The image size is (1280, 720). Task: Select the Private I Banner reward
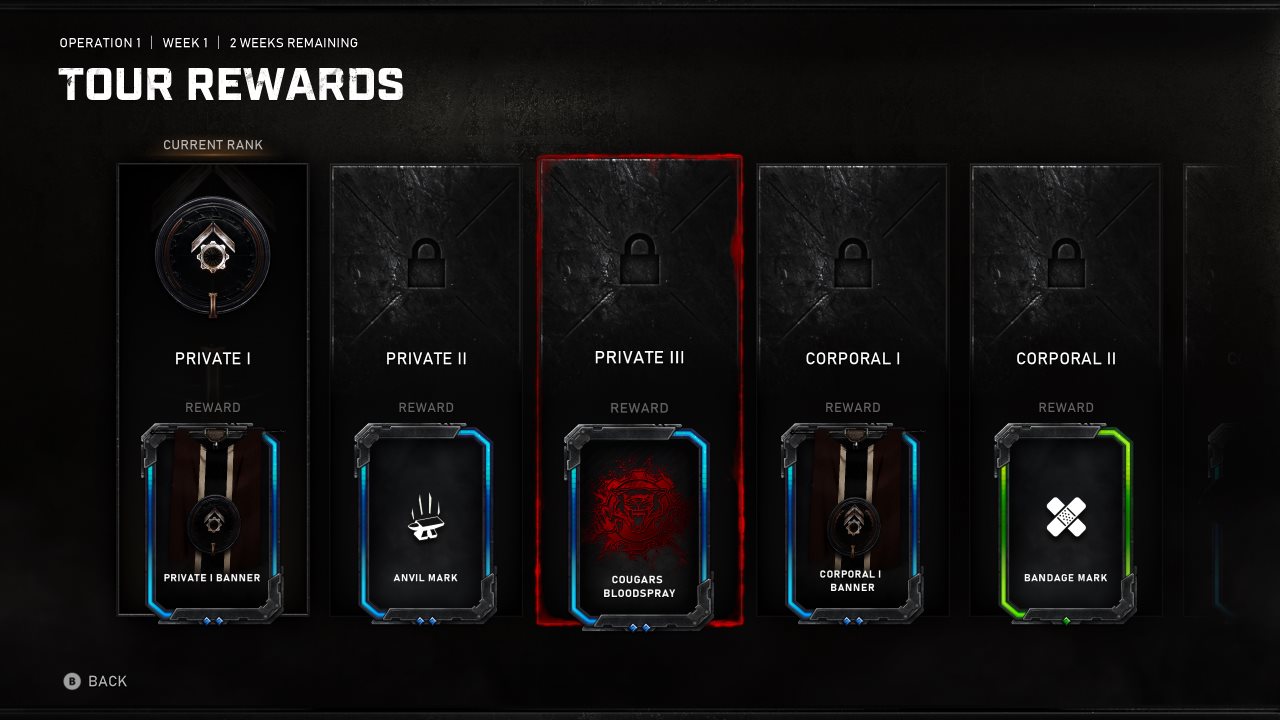[x=213, y=520]
